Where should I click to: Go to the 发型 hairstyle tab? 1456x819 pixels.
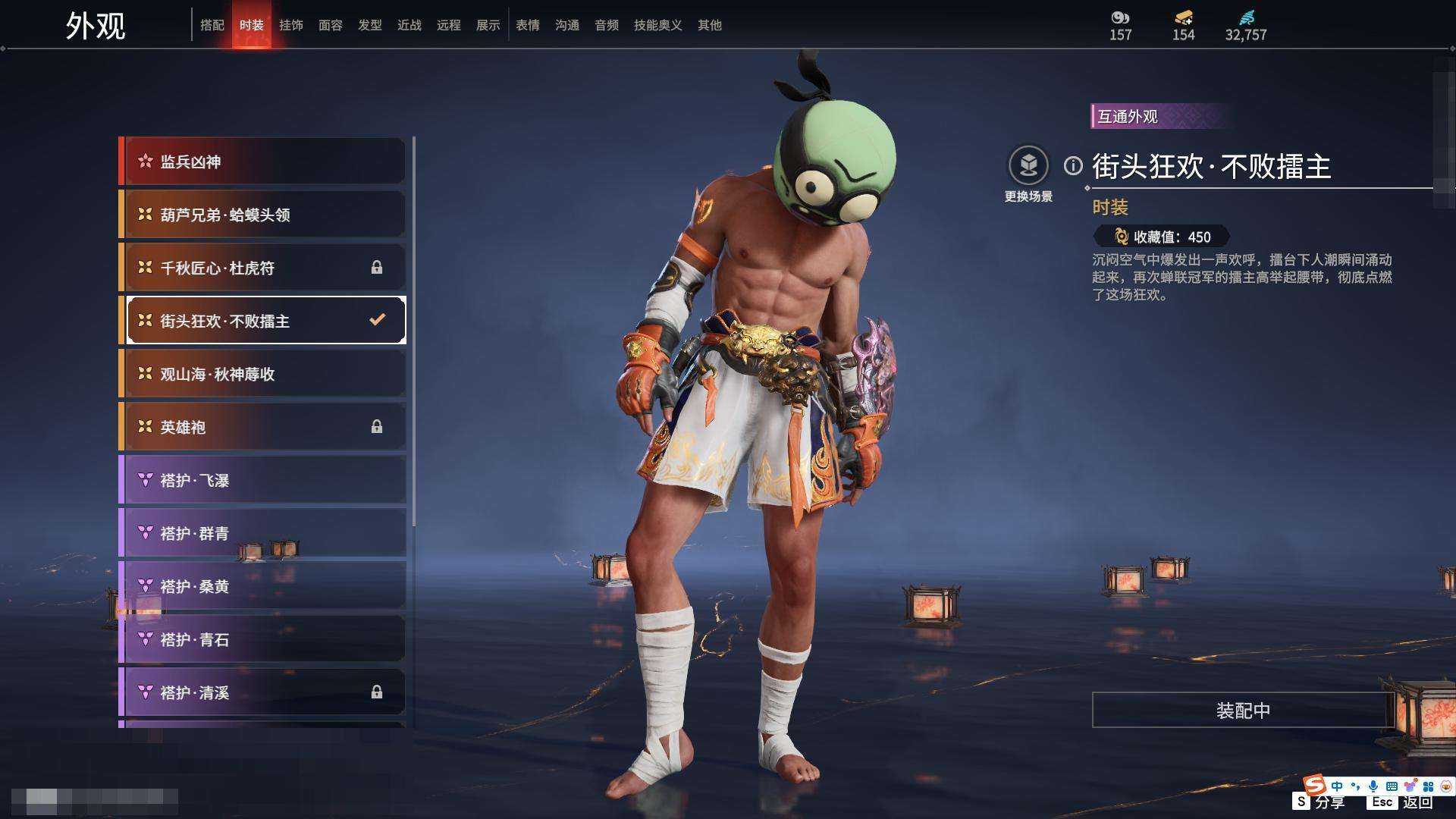click(370, 25)
